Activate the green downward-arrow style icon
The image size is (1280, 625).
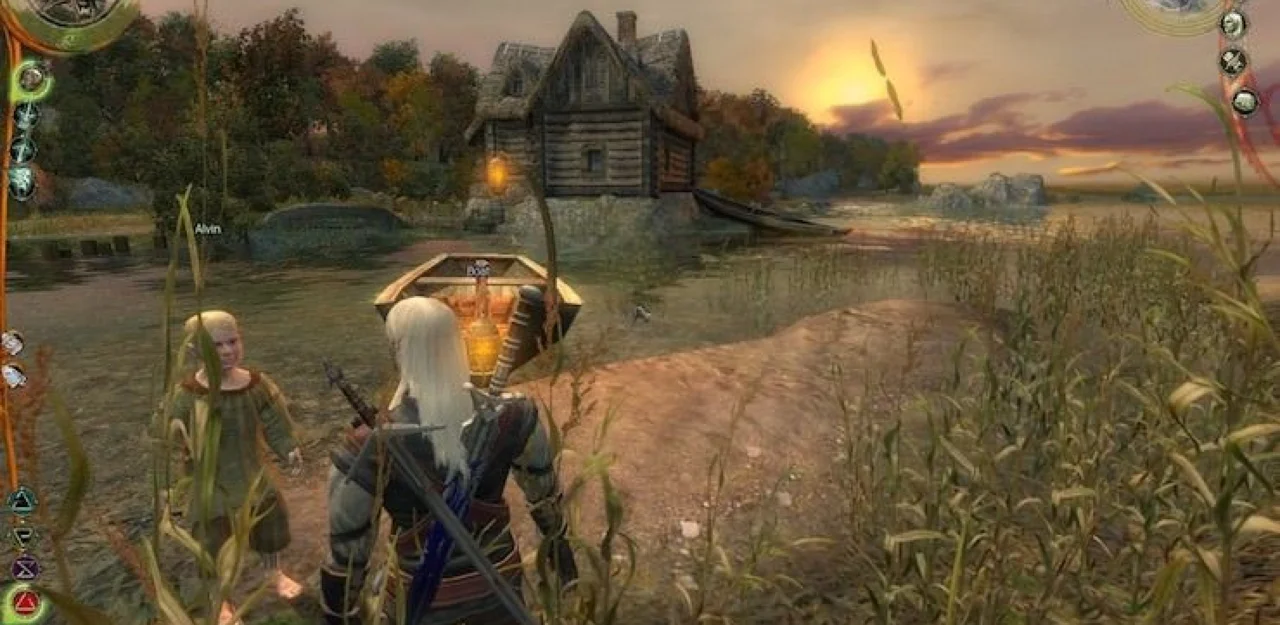[x=23, y=536]
